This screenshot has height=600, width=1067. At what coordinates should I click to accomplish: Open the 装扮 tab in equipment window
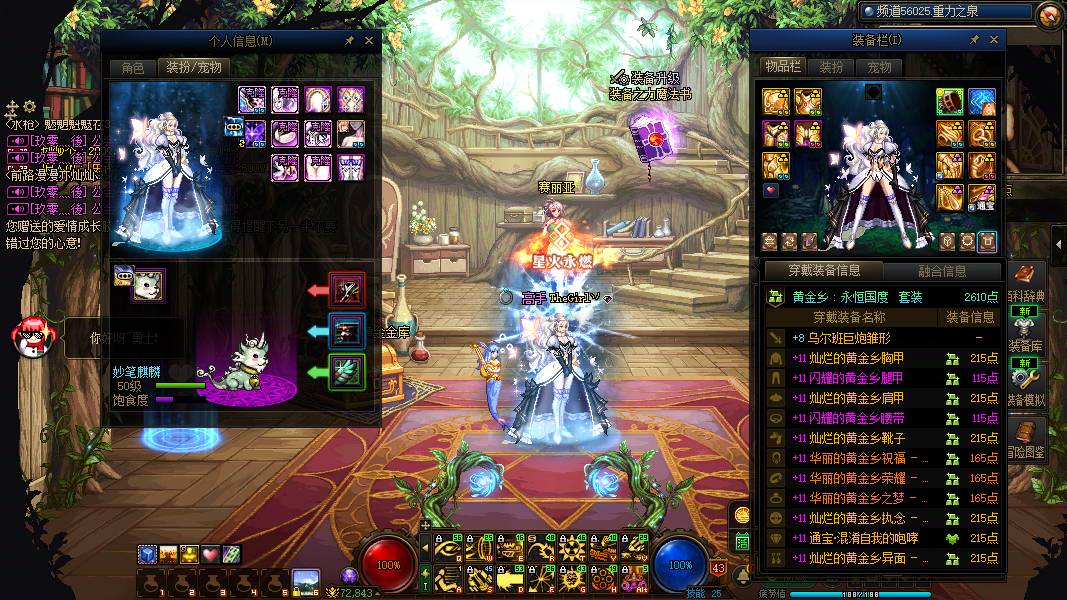831,68
